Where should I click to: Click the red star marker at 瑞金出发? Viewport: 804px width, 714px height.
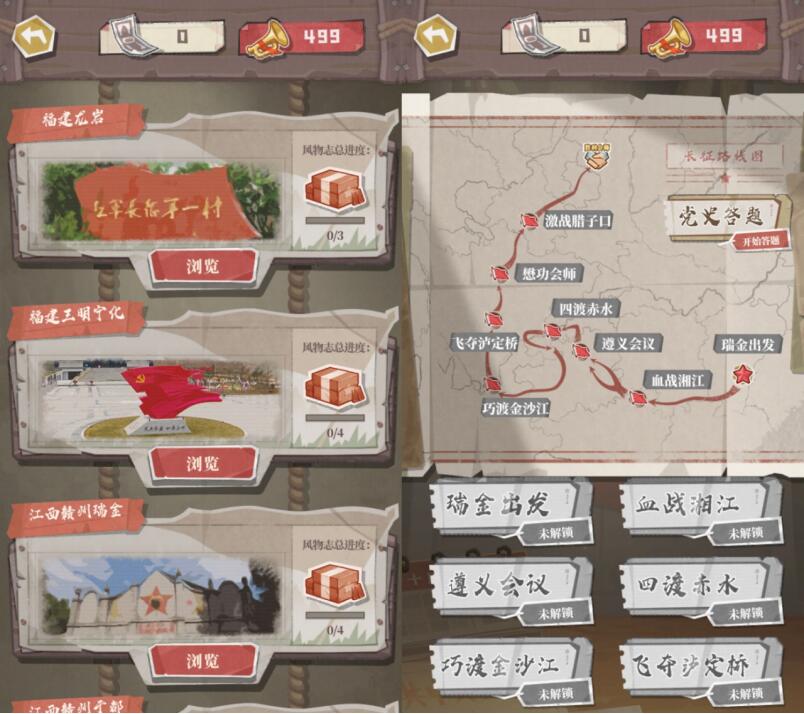pyautogui.click(x=743, y=374)
